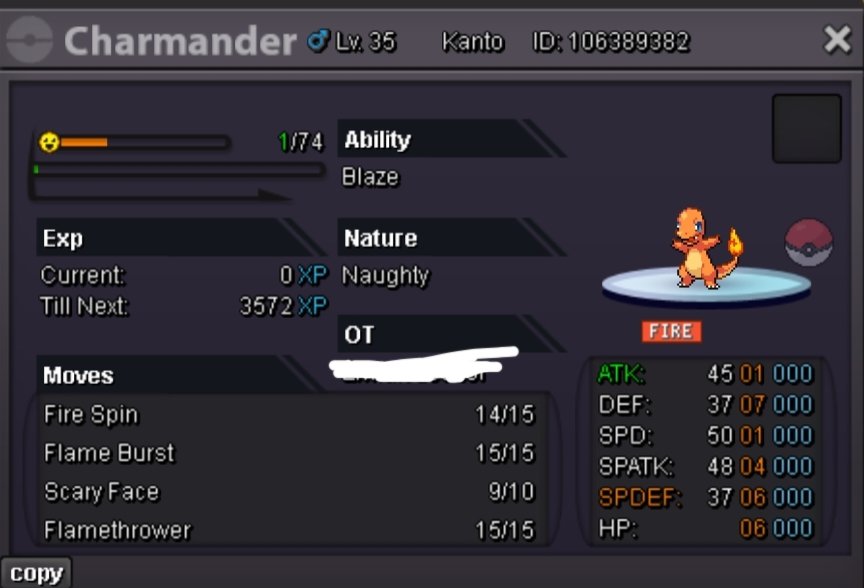Click the Naughty nature entry
This screenshot has width=864, height=588.
click(x=386, y=275)
